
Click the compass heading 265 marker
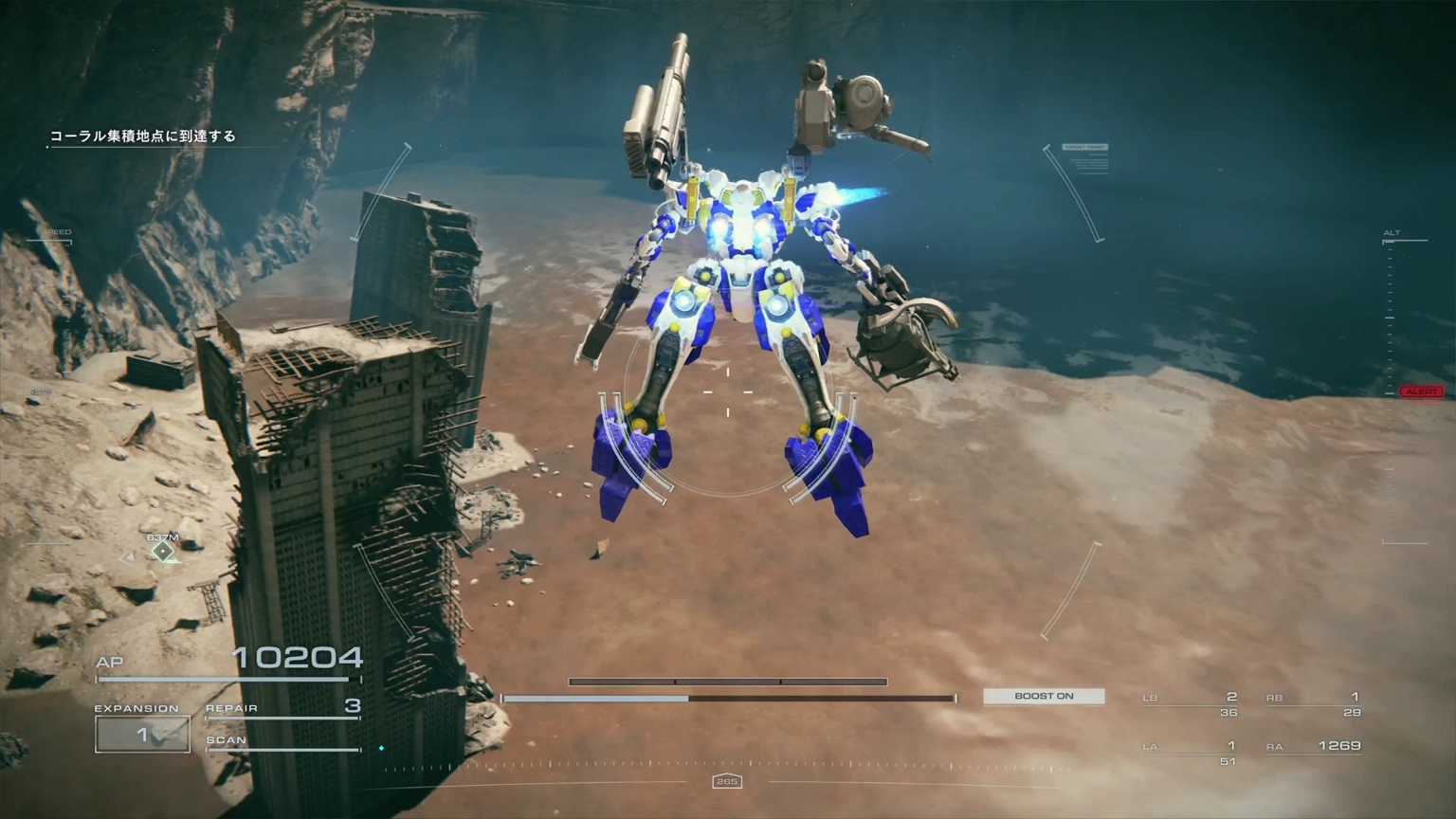click(x=728, y=781)
